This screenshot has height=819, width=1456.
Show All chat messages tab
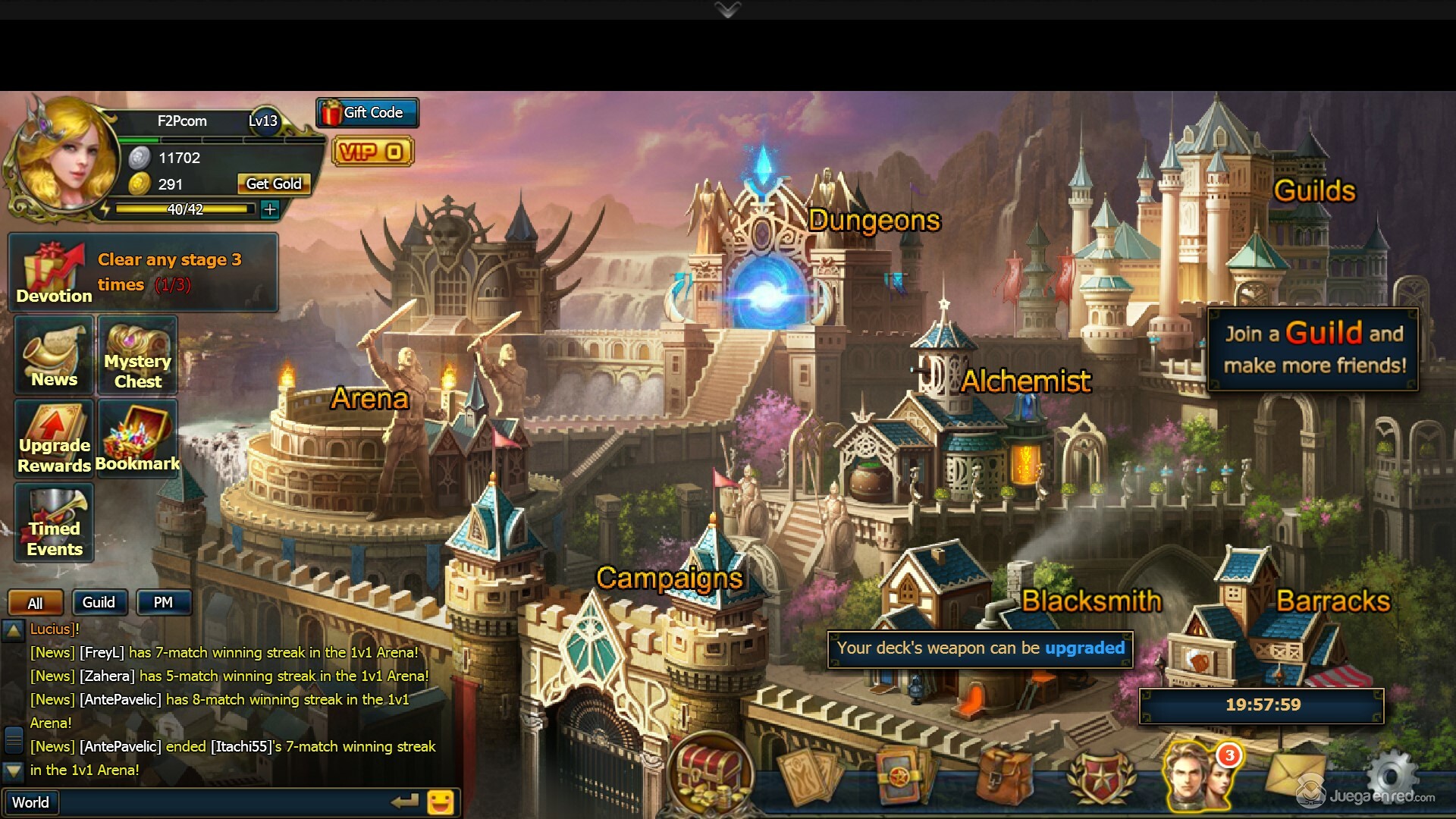(36, 604)
